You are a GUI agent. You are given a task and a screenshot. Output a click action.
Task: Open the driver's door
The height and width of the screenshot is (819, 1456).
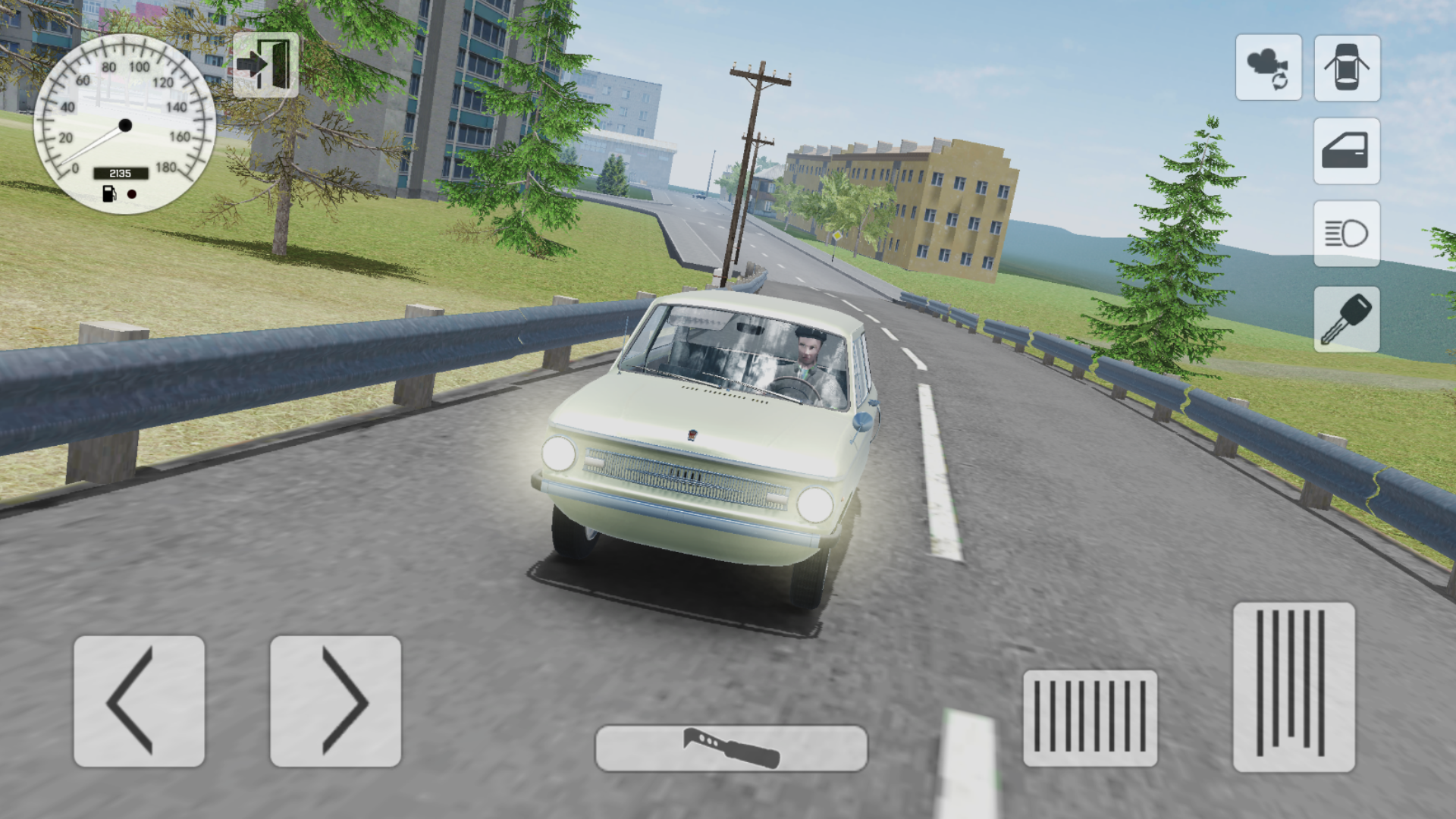point(1346,152)
